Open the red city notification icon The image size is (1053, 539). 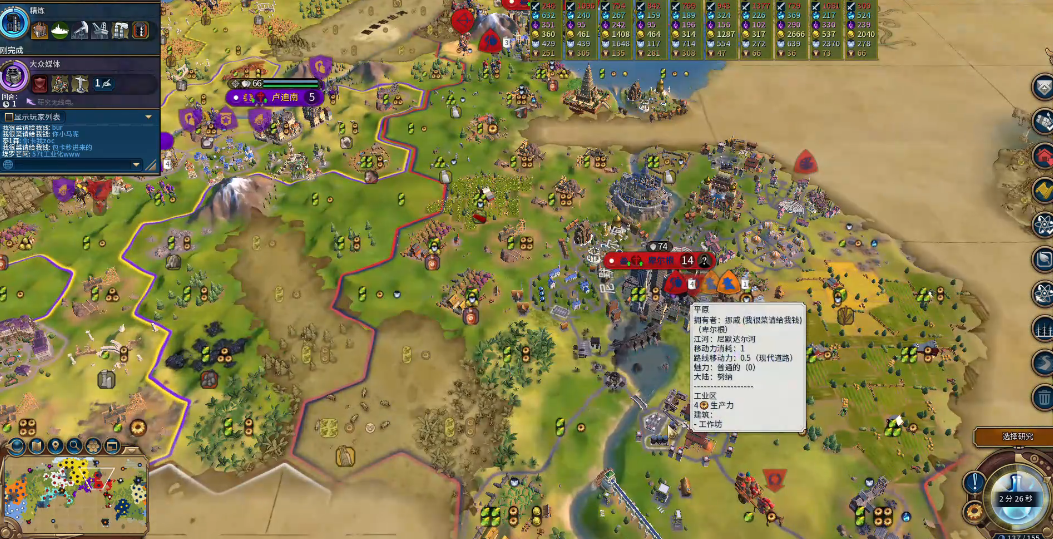coord(1042,155)
